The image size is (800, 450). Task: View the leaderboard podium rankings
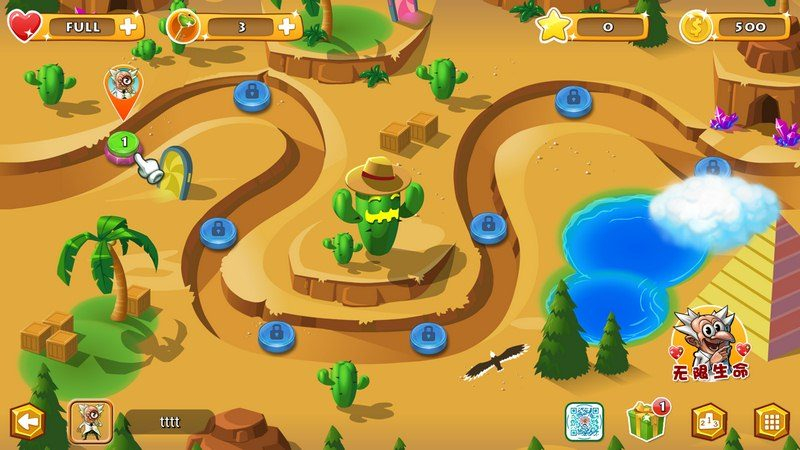tap(709, 422)
